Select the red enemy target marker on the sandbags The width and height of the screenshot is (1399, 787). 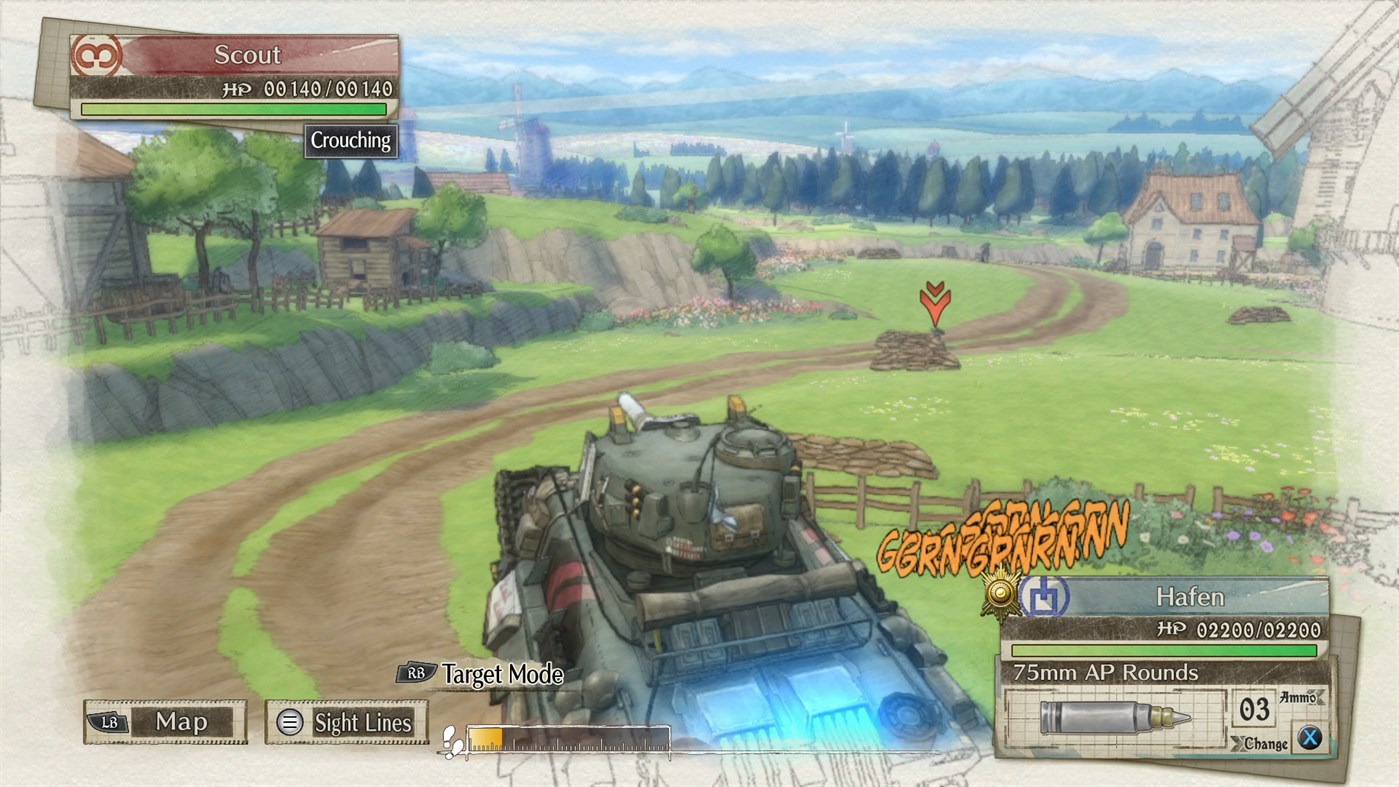934,302
